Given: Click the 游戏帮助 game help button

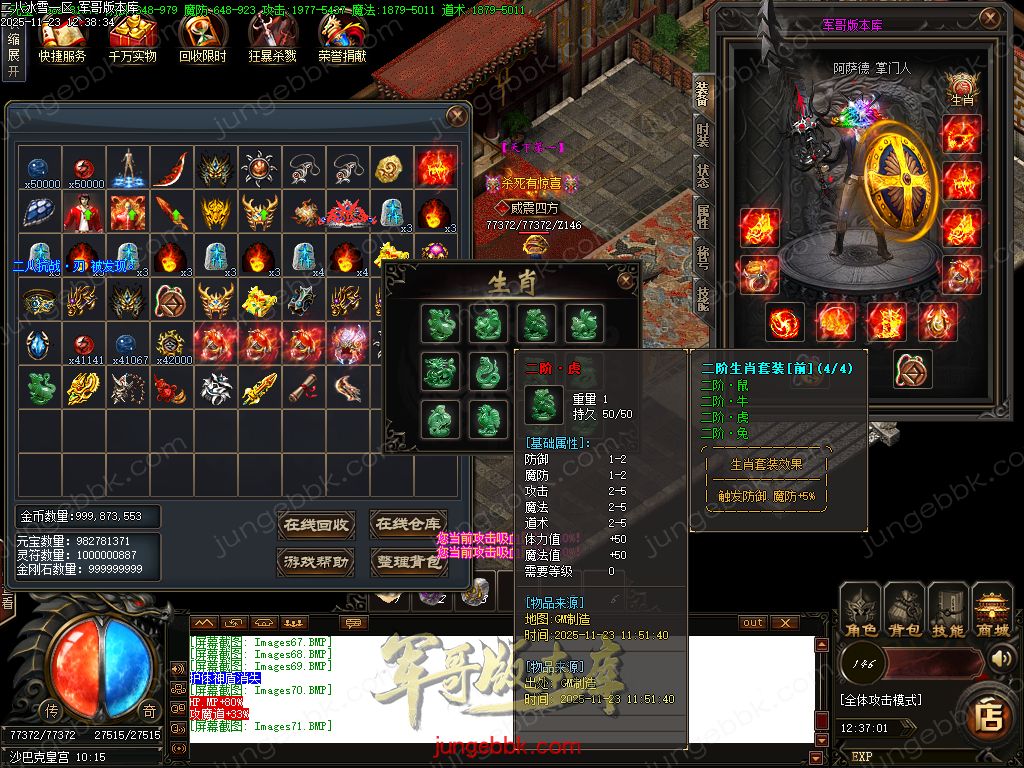Looking at the screenshot, I should click(315, 562).
